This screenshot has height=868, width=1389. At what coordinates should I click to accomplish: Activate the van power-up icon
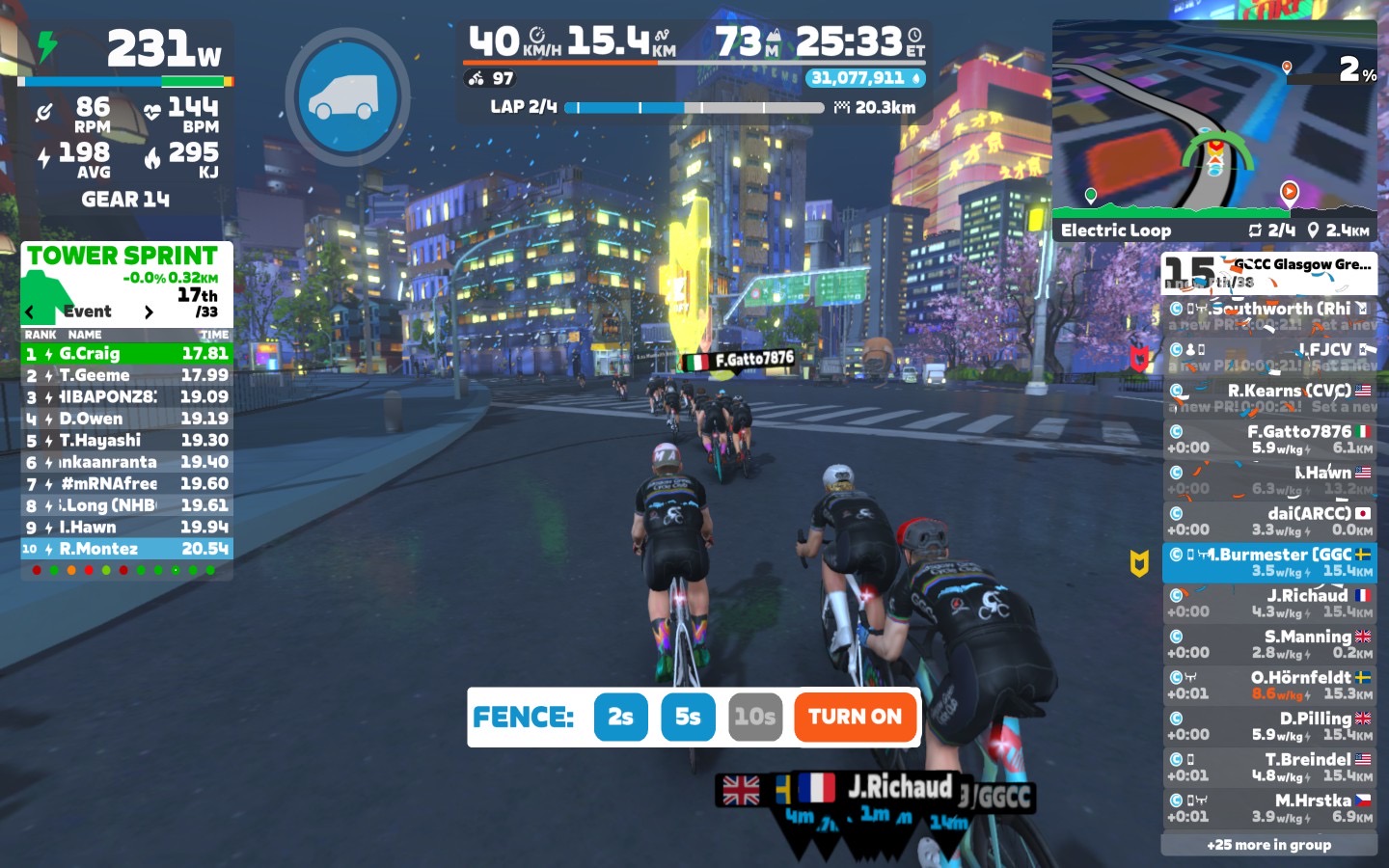click(x=347, y=96)
